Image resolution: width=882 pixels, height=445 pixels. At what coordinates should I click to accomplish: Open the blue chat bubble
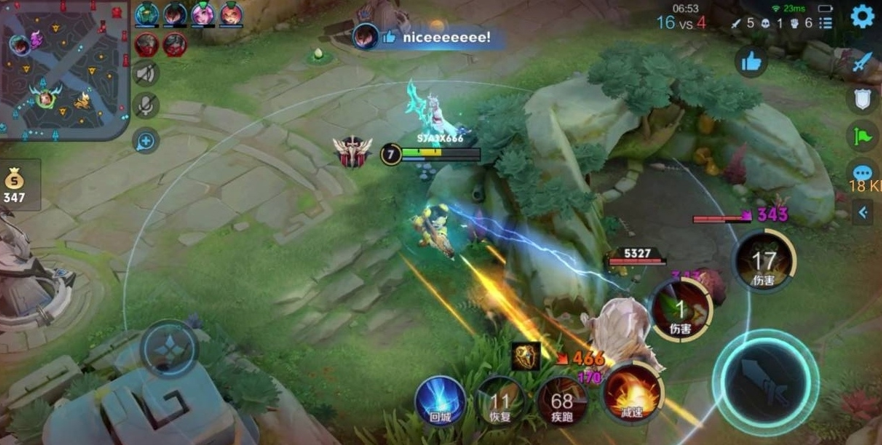862,173
